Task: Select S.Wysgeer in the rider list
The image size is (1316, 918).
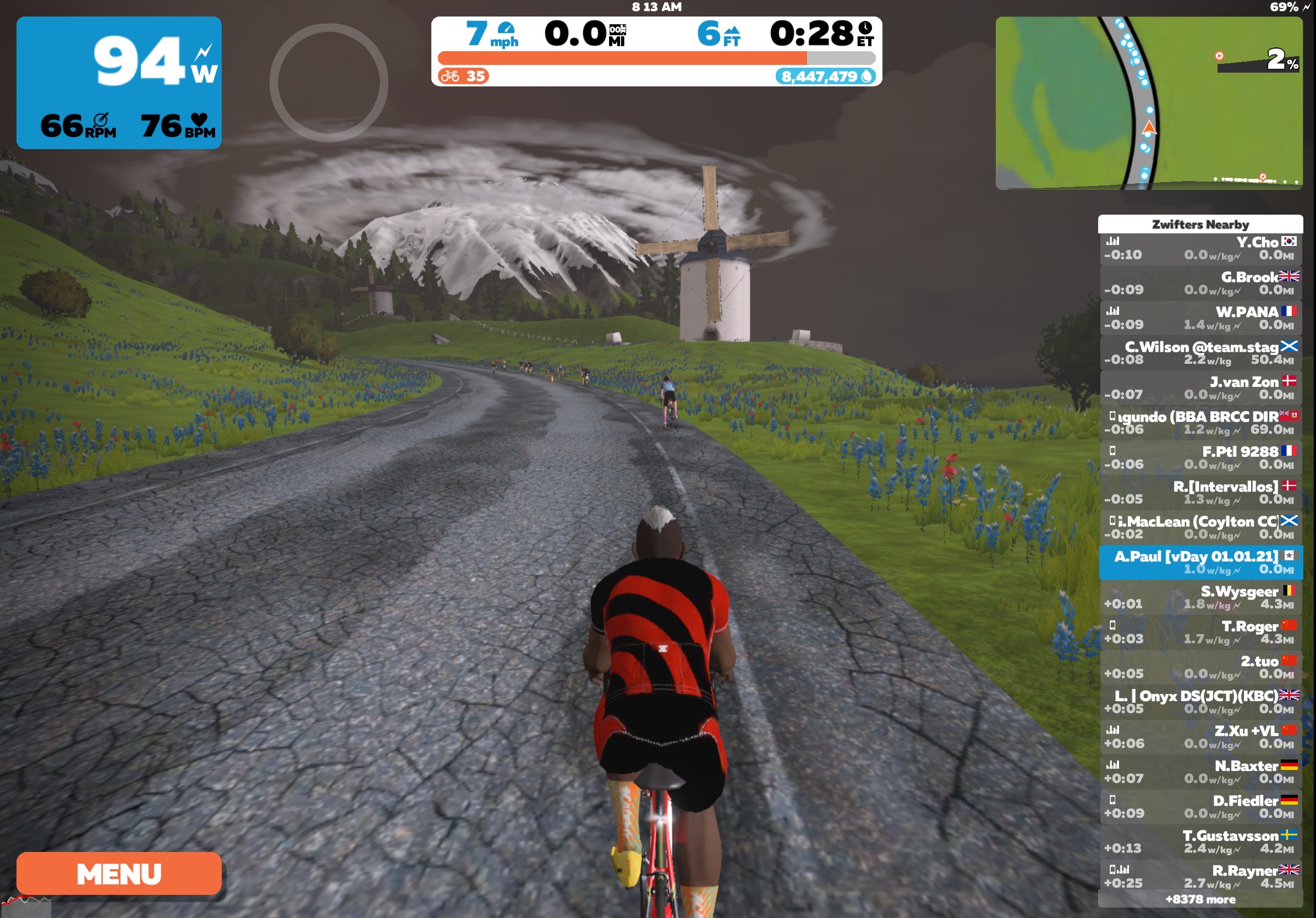Action: 1200,598
